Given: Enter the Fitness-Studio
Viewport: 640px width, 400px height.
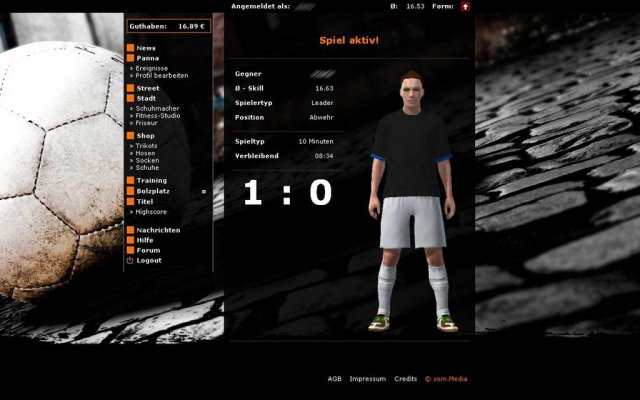Looking at the screenshot, I should tap(159, 115).
